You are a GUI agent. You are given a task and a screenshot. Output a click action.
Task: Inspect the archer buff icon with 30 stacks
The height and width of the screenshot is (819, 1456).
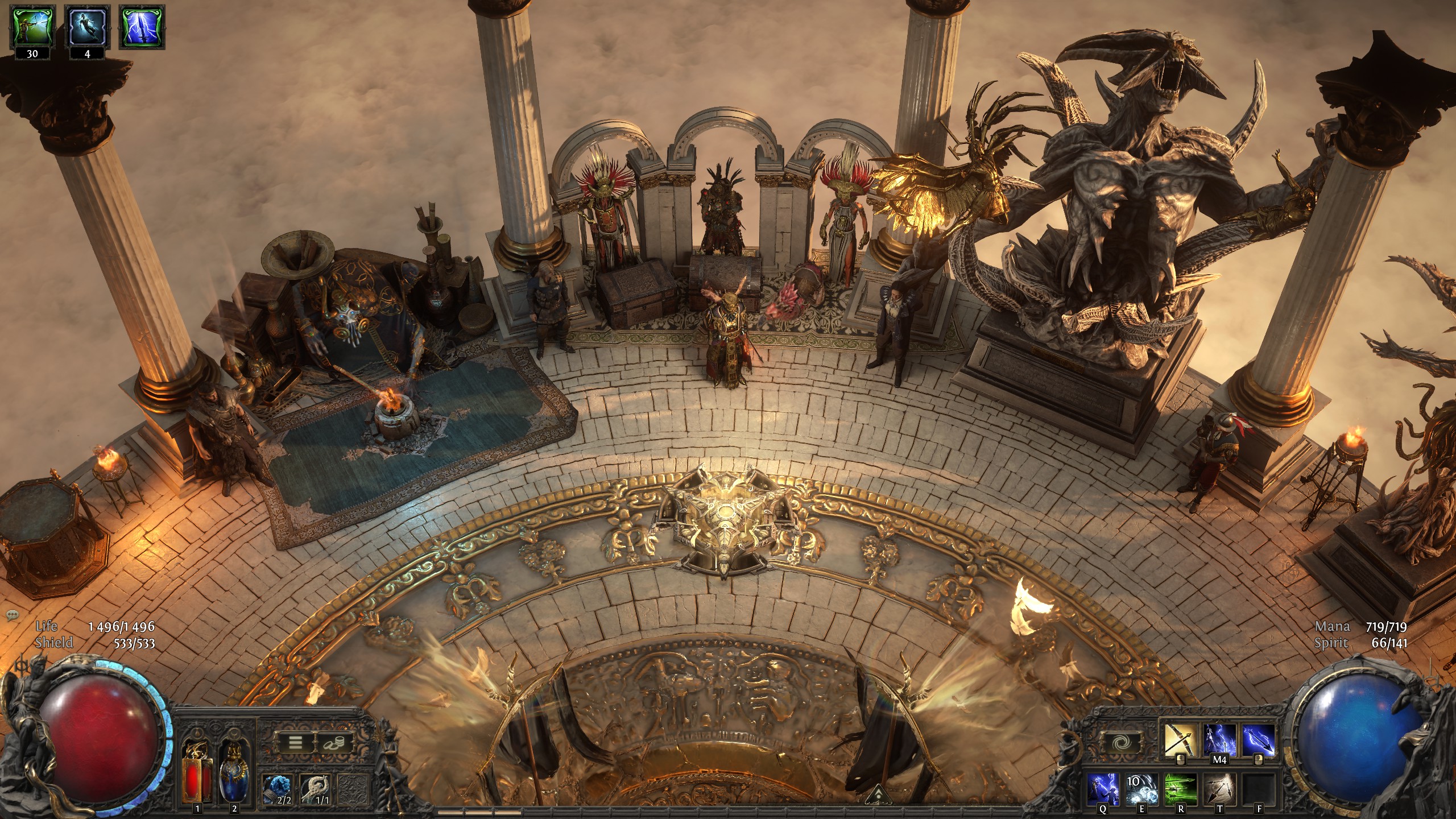click(32, 27)
